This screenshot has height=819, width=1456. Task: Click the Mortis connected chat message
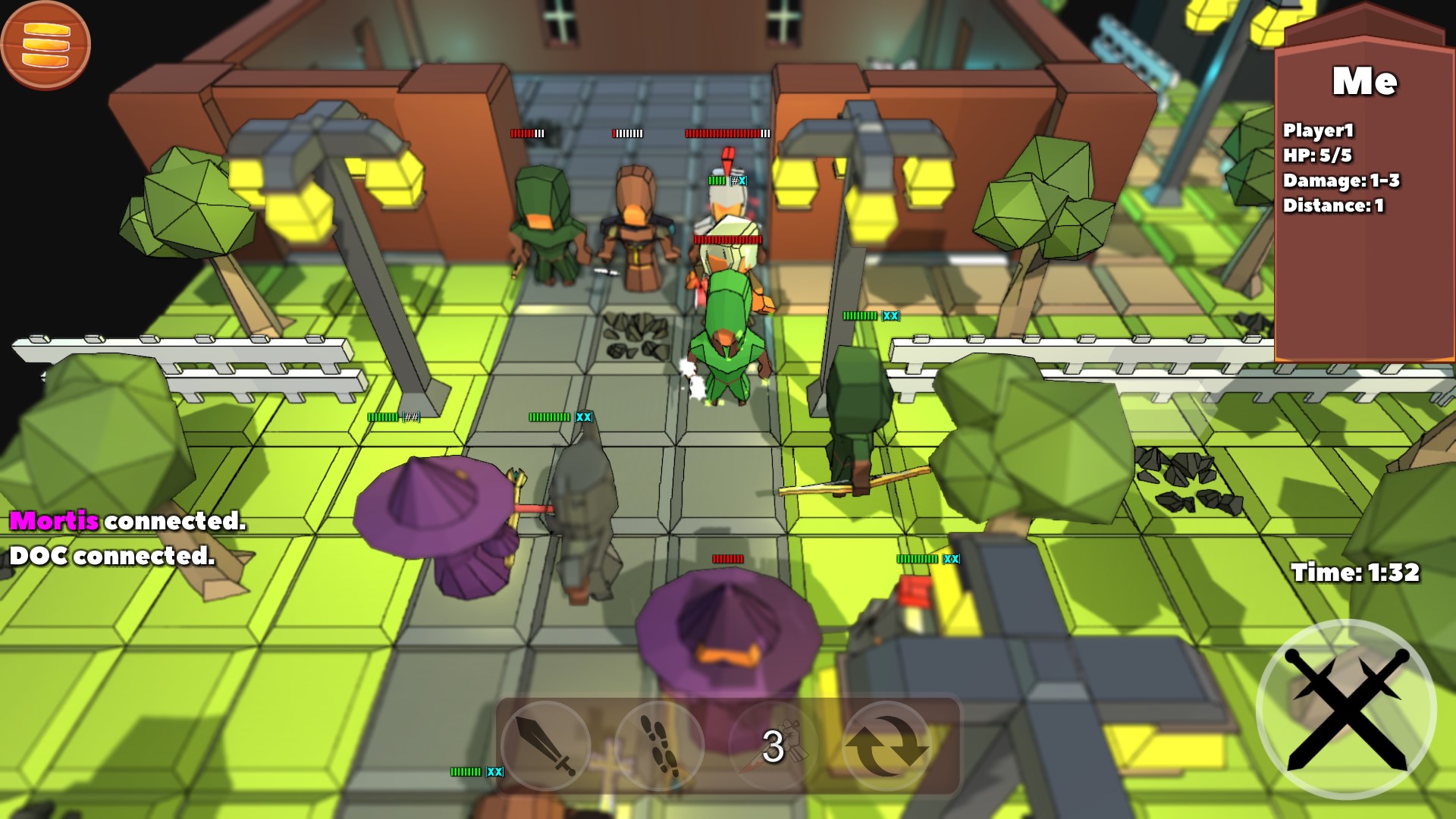pos(125,521)
